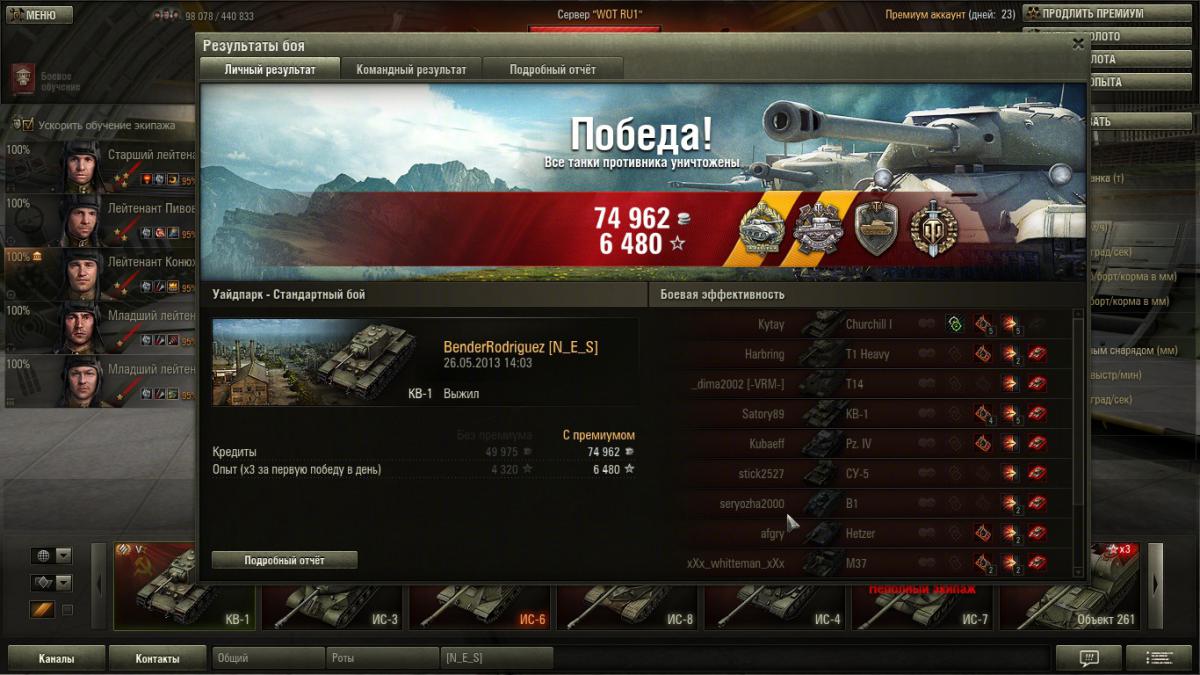Image resolution: width=1200 pixels, height=675 pixels.
Task: Close the battle results window
Action: click(x=1077, y=44)
